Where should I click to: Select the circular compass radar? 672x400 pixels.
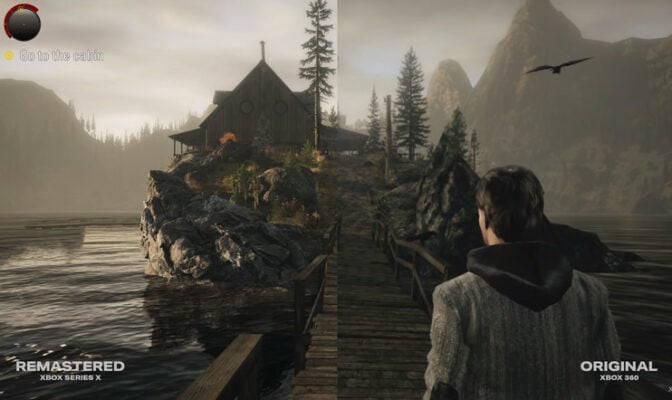tap(22, 22)
